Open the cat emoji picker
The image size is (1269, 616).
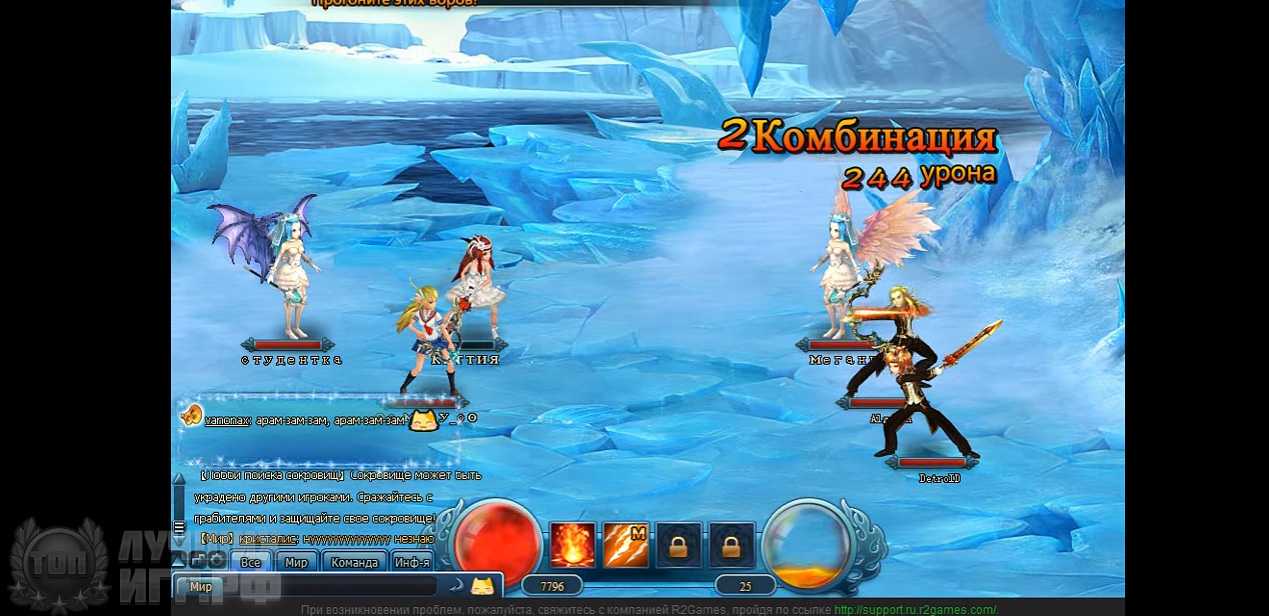click(x=483, y=587)
